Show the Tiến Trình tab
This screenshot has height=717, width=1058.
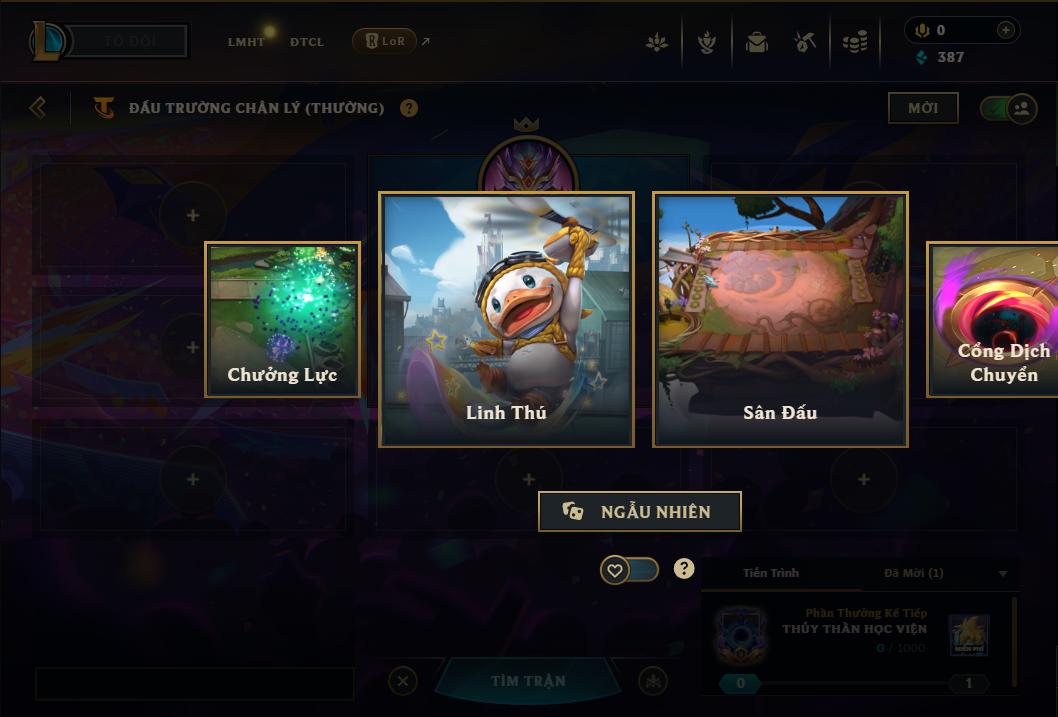click(771, 573)
